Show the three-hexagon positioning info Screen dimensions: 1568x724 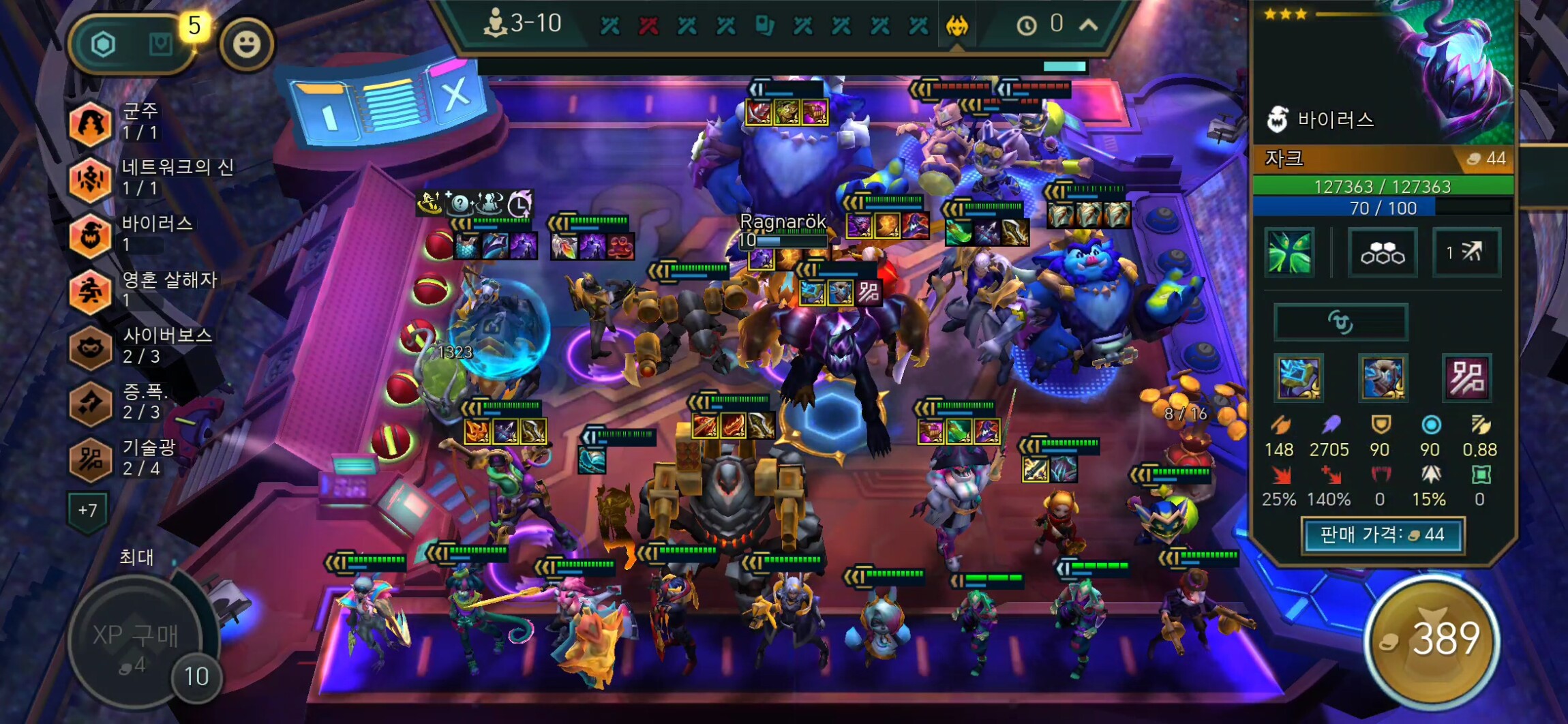1382,253
